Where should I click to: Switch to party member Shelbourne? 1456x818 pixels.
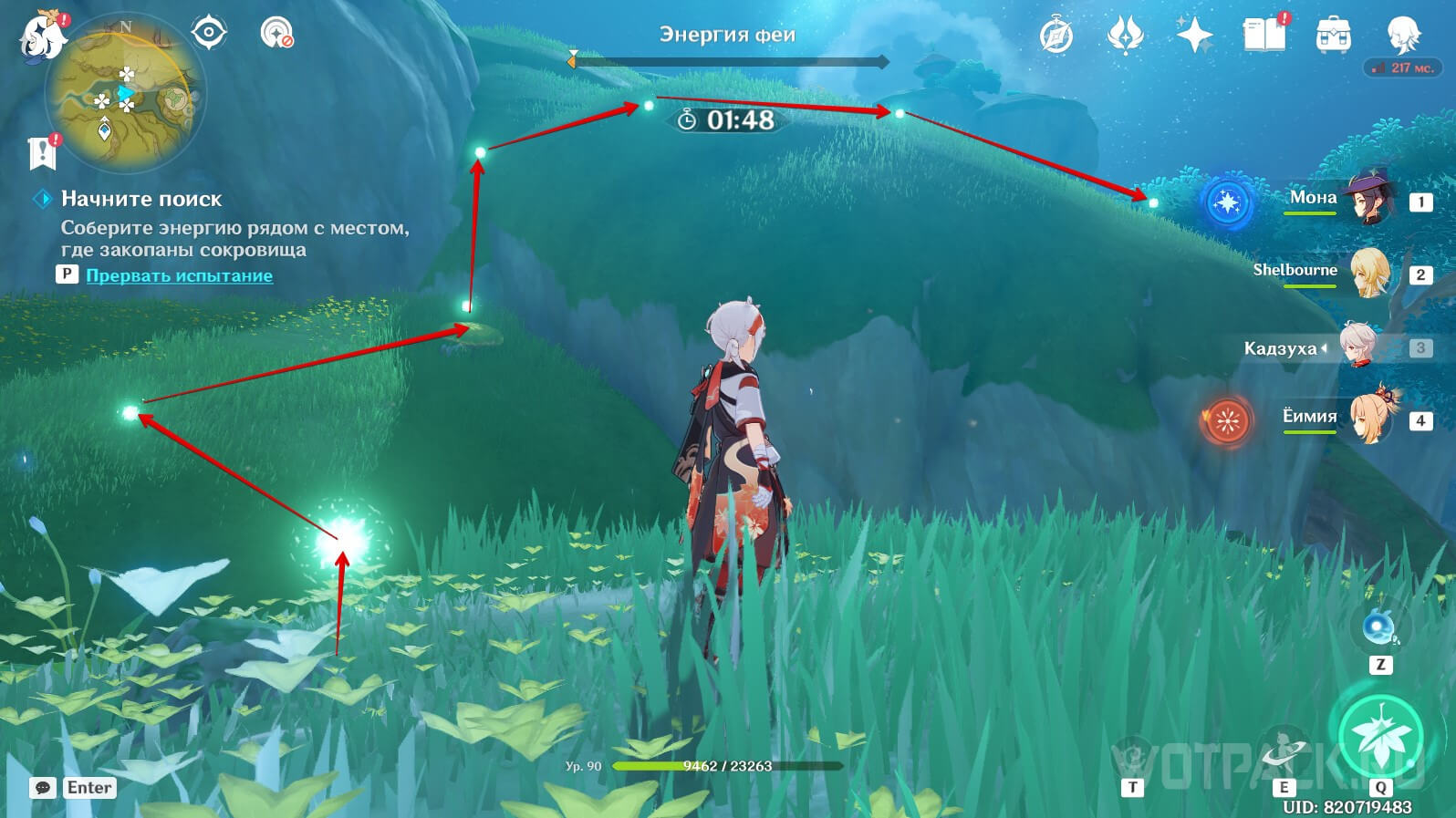(1368, 272)
